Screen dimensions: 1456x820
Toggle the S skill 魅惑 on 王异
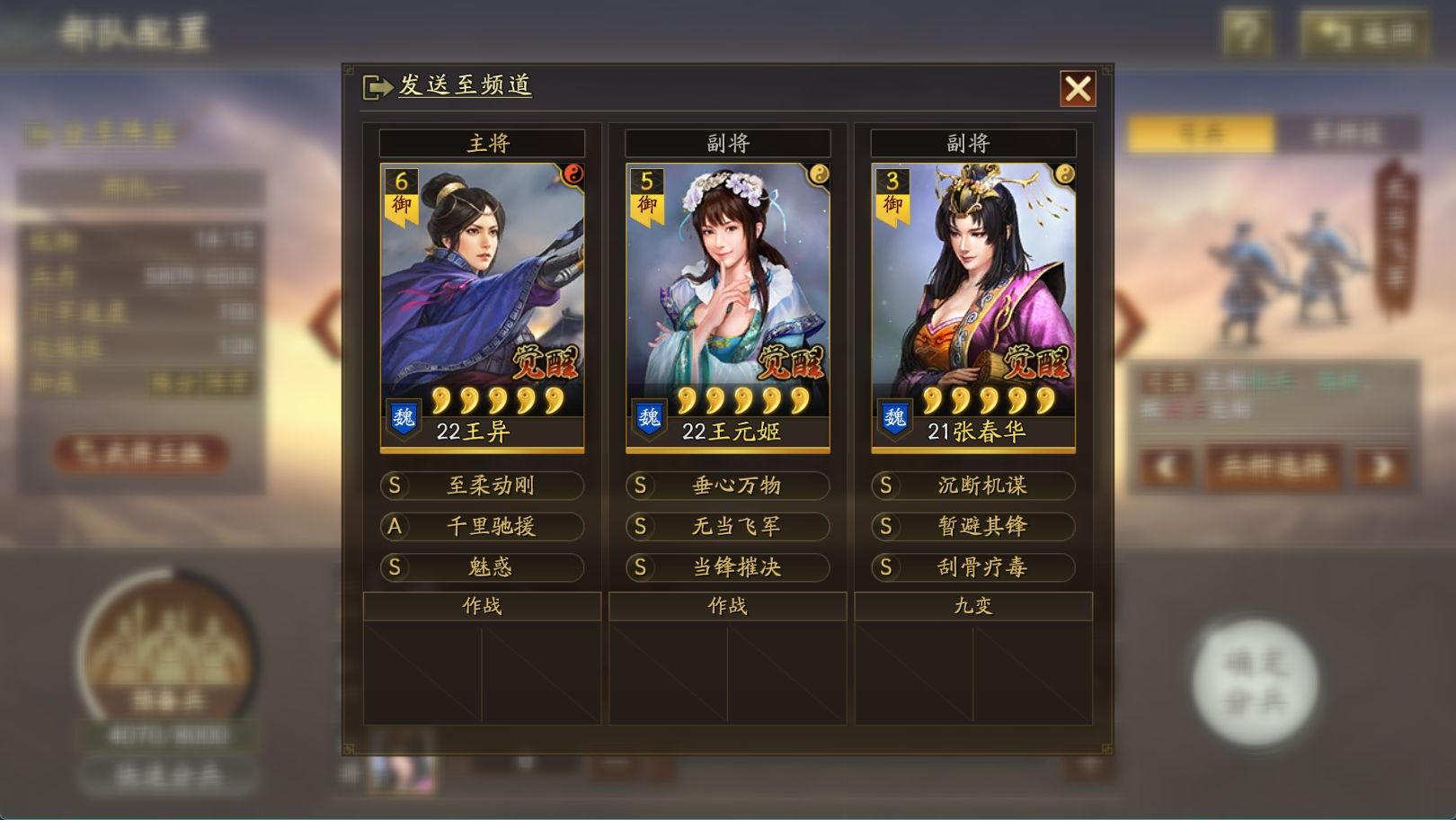[483, 568]
